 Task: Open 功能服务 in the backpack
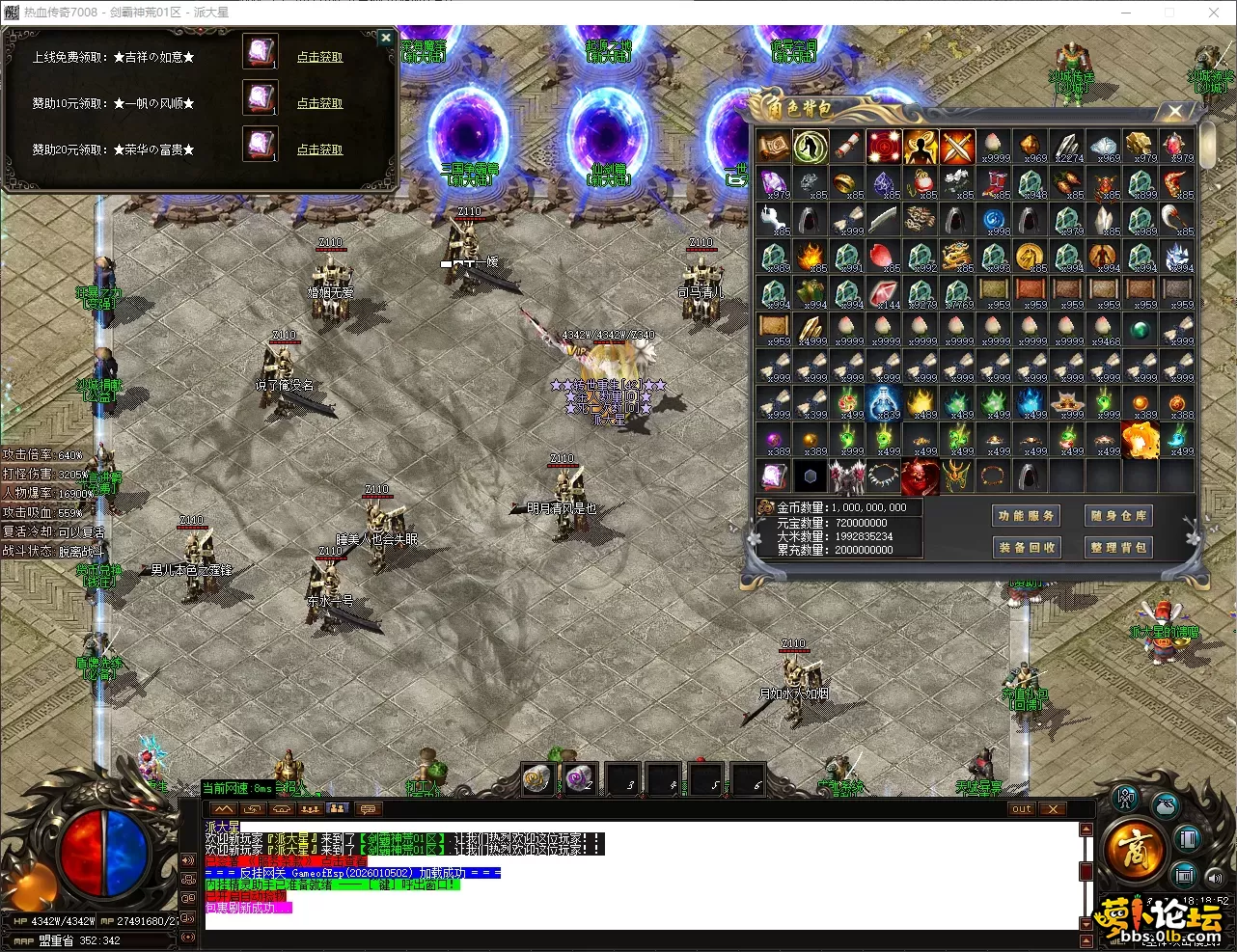click(x=1027, y=516)
